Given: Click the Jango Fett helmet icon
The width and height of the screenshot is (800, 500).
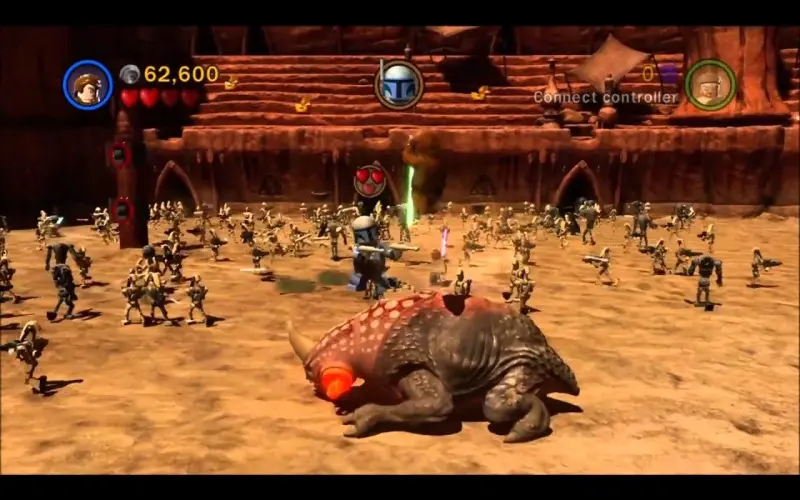Looking at the screenshot, I should coord(399,84).
